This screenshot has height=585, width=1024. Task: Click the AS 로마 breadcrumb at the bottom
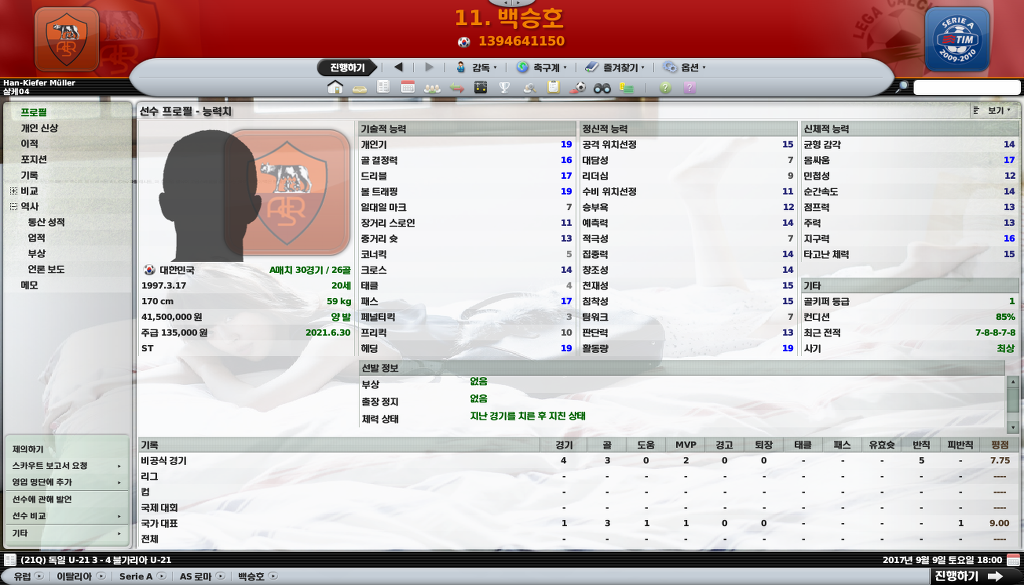pyautogui.click(x=195, y=577)
